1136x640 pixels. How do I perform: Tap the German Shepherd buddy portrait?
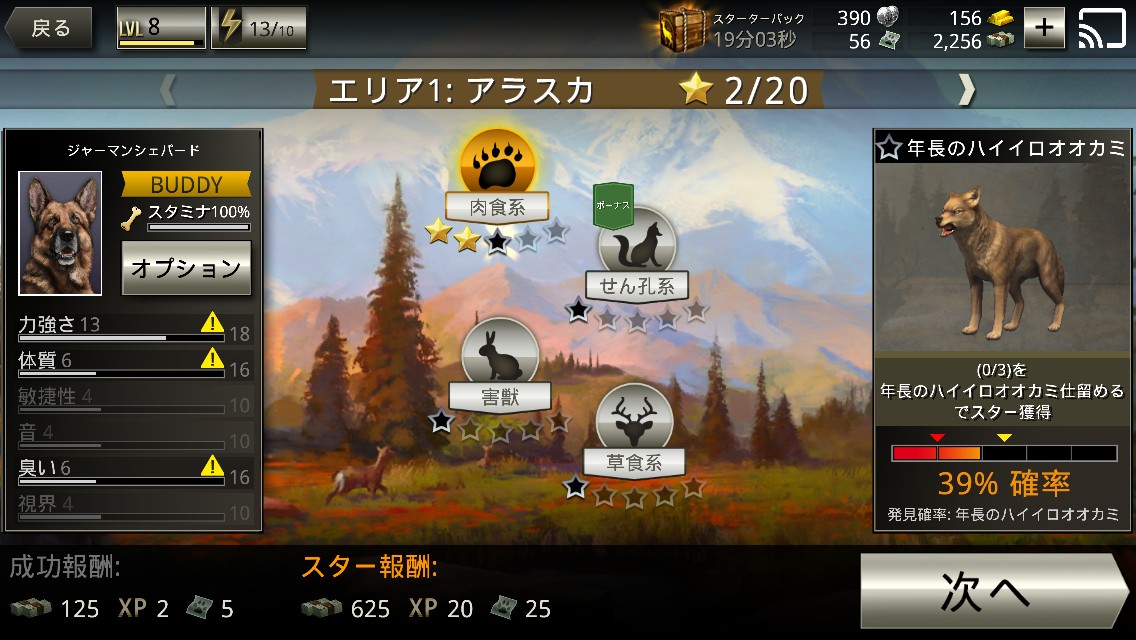(60, 233)
